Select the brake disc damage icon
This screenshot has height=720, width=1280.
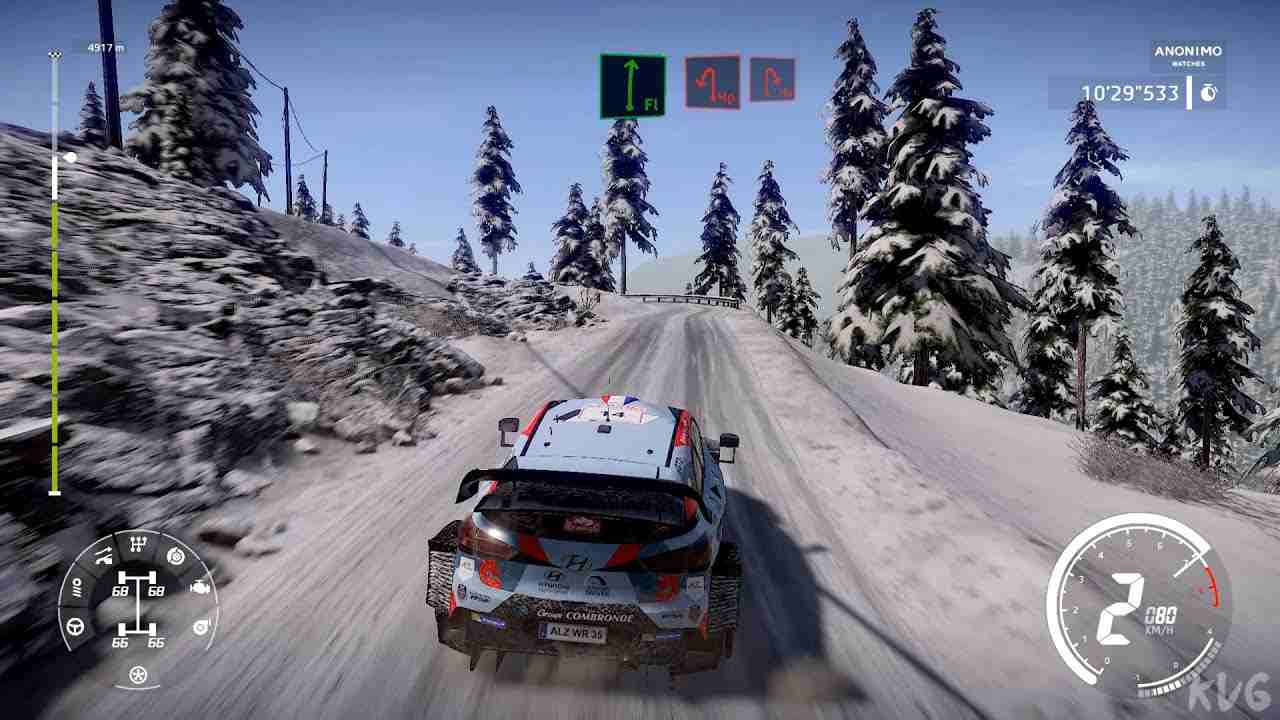[177, 557]
